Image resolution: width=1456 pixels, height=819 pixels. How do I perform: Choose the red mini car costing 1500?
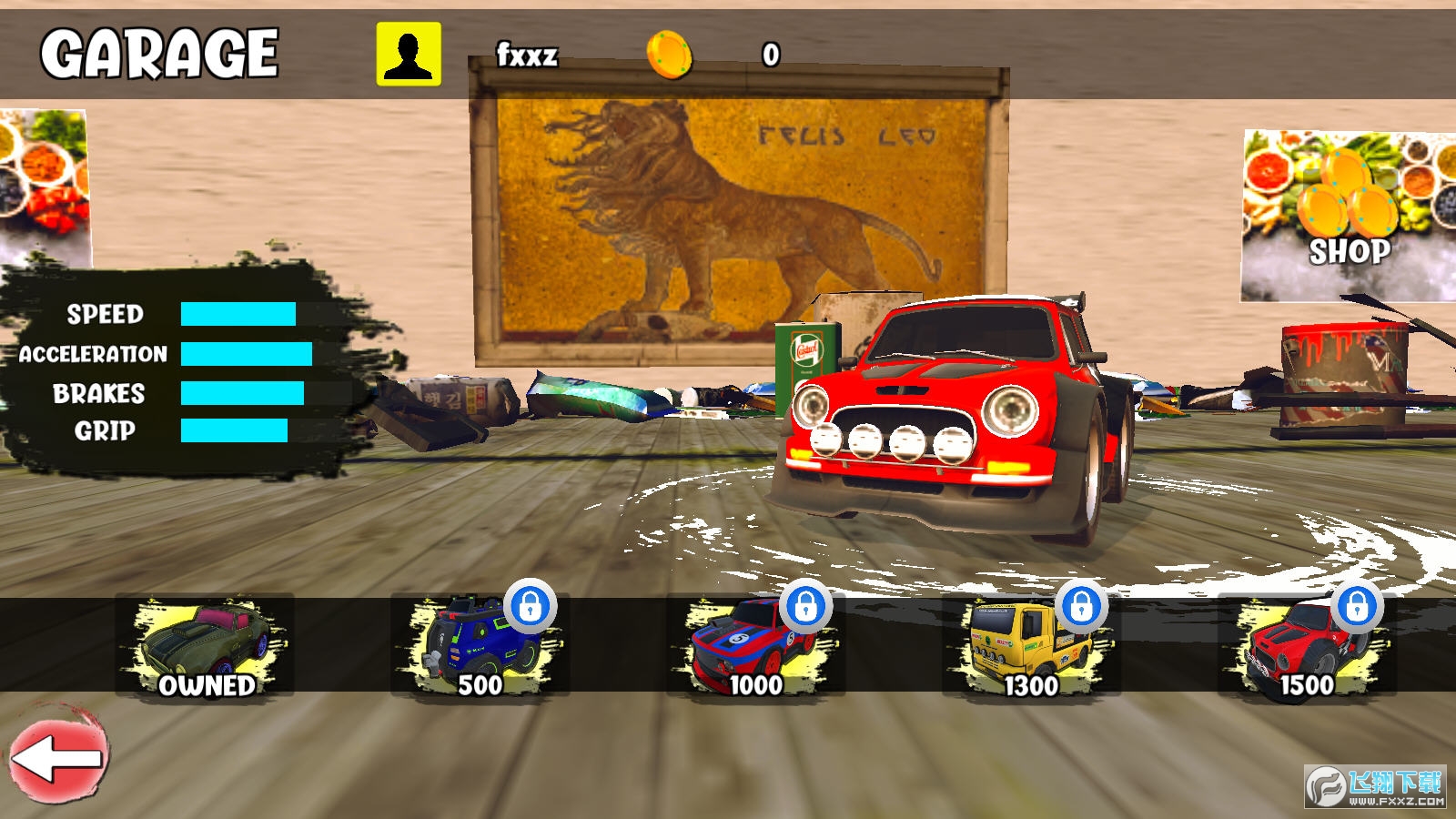pyautogui.click(x=1307, y=645)
